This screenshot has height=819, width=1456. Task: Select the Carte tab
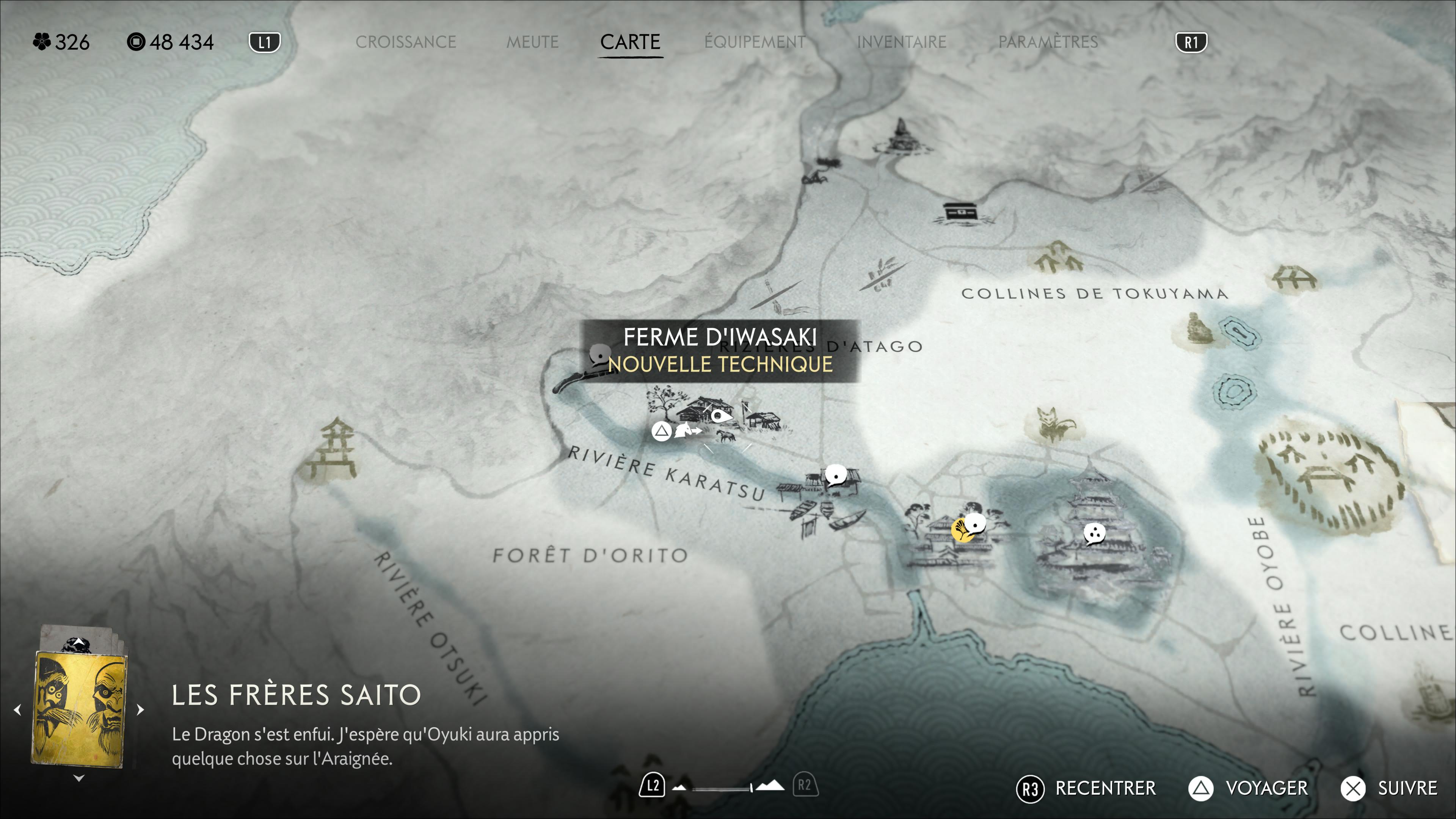pos(630,42)
